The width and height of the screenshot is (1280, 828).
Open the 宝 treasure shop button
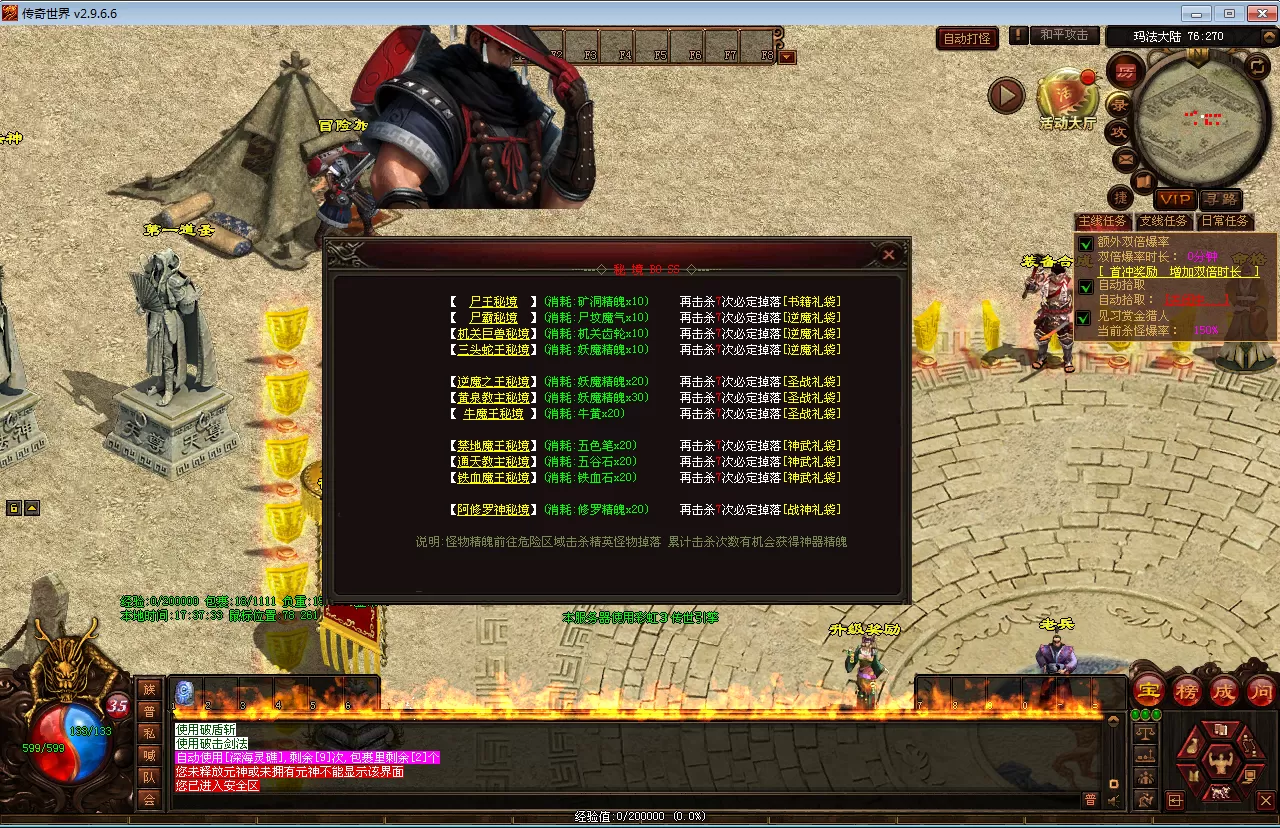point(1150,690)
